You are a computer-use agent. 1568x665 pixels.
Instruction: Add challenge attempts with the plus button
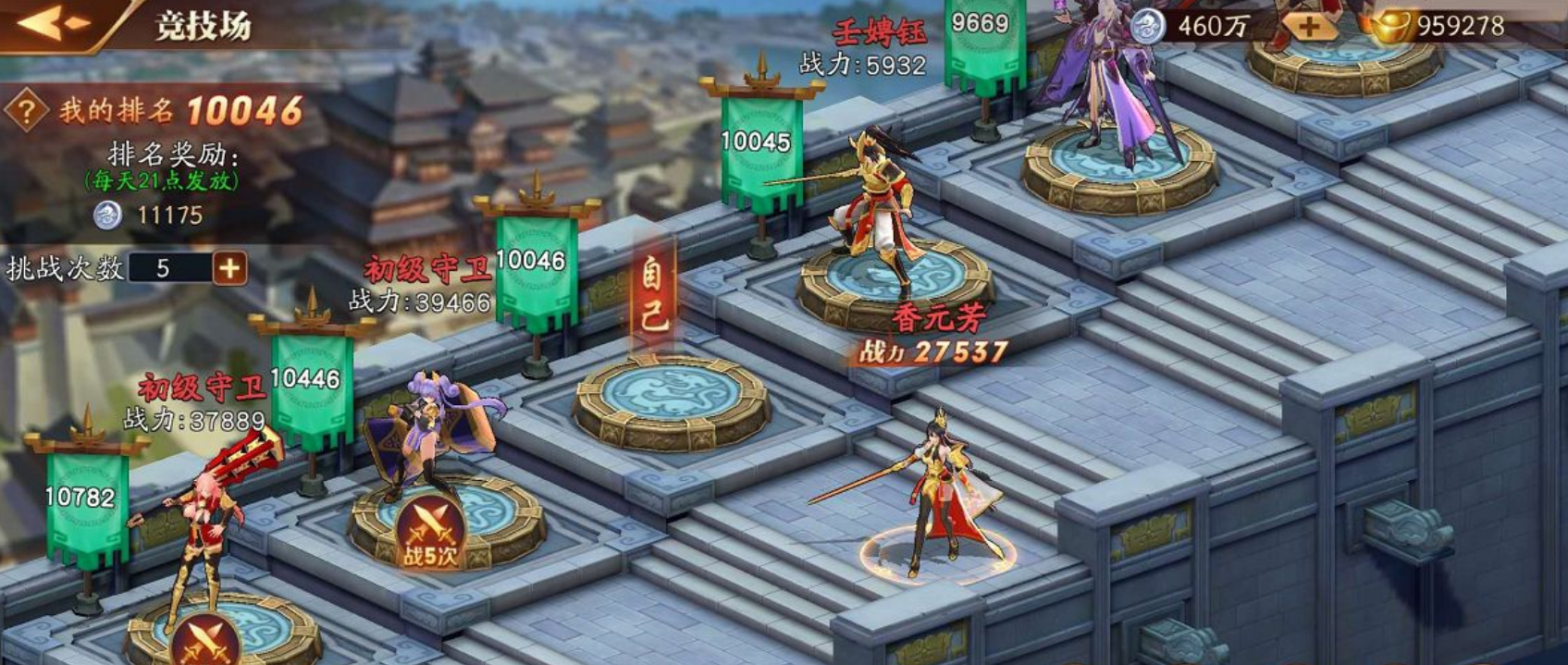click(x=229, y=268)
